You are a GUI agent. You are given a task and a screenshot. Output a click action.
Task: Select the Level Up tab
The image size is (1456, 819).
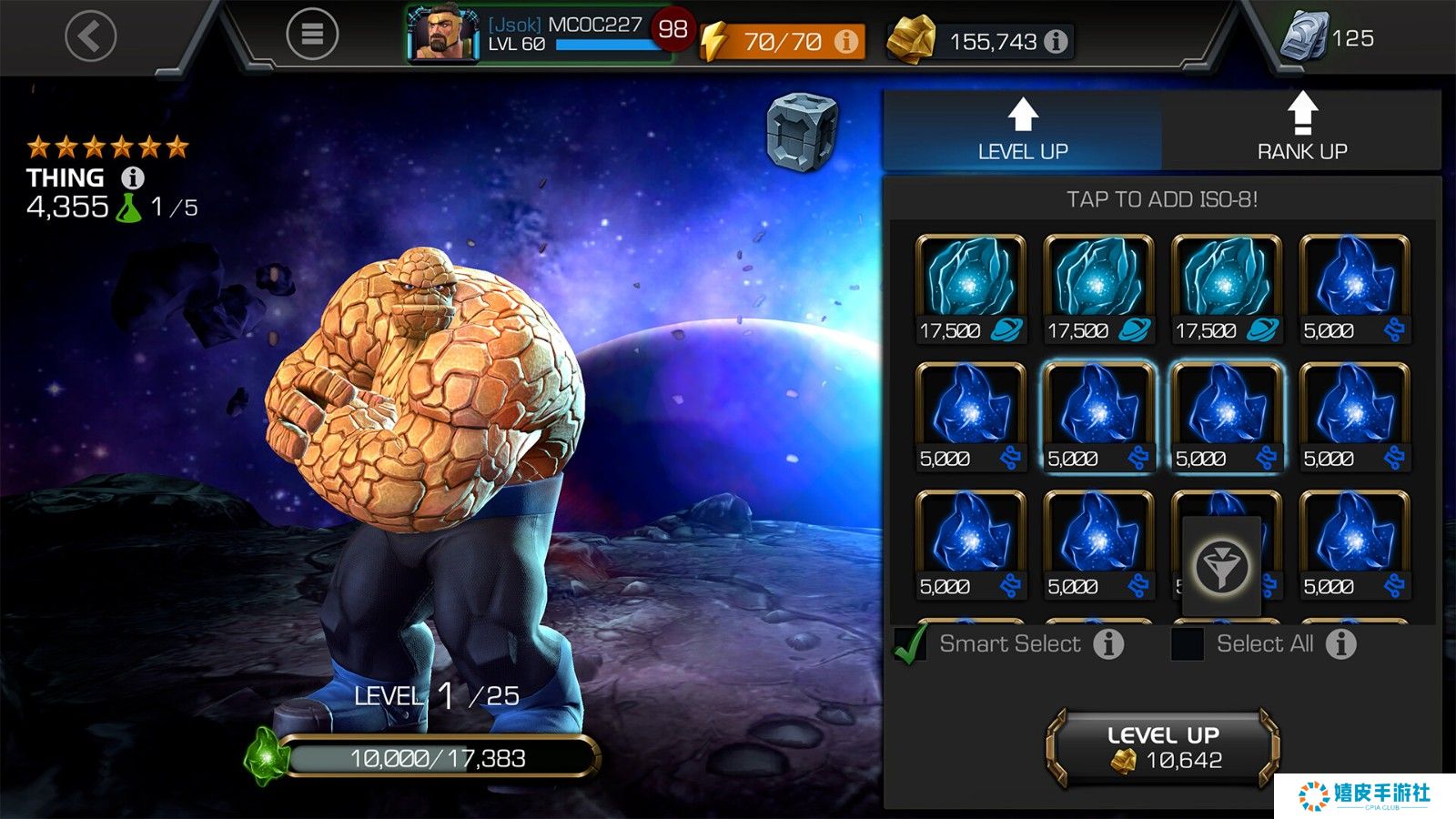1022,130
